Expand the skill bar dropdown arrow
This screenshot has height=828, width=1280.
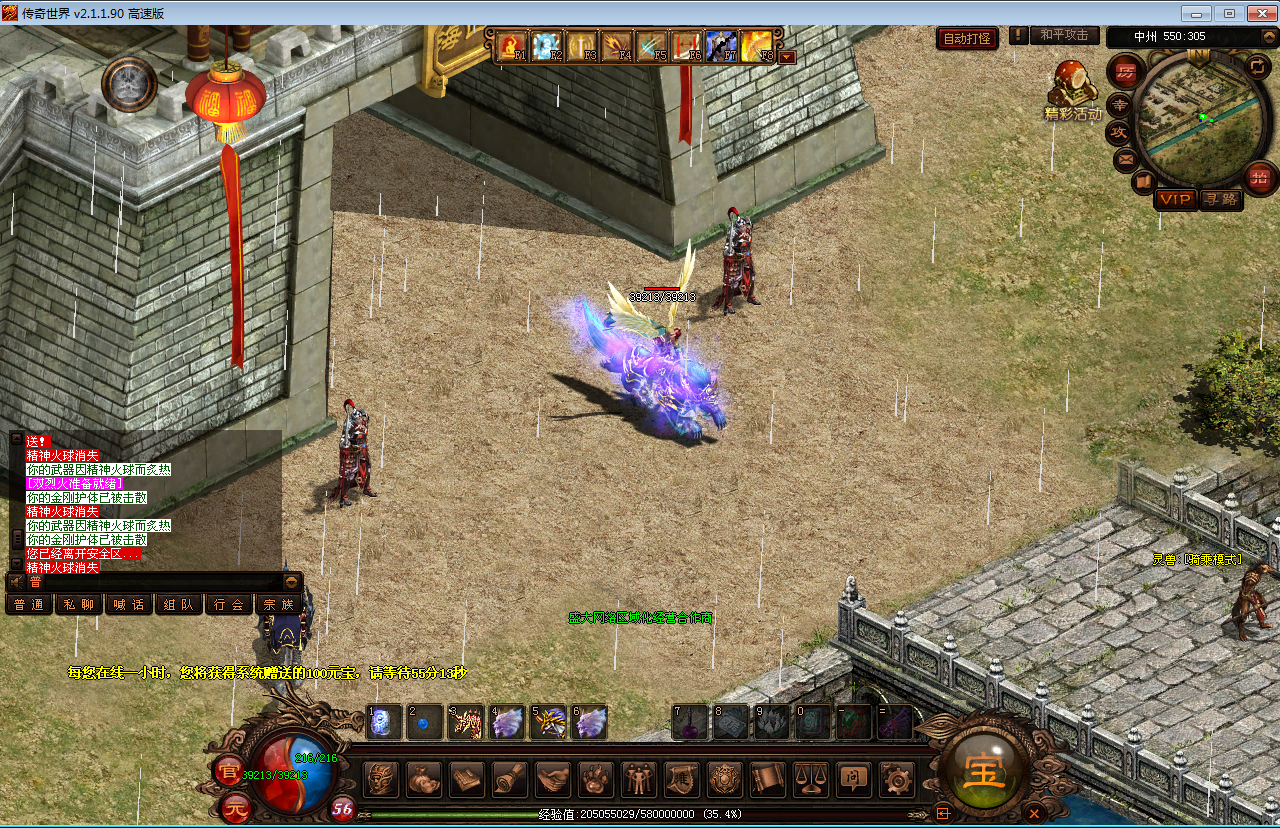pos(787,57)
